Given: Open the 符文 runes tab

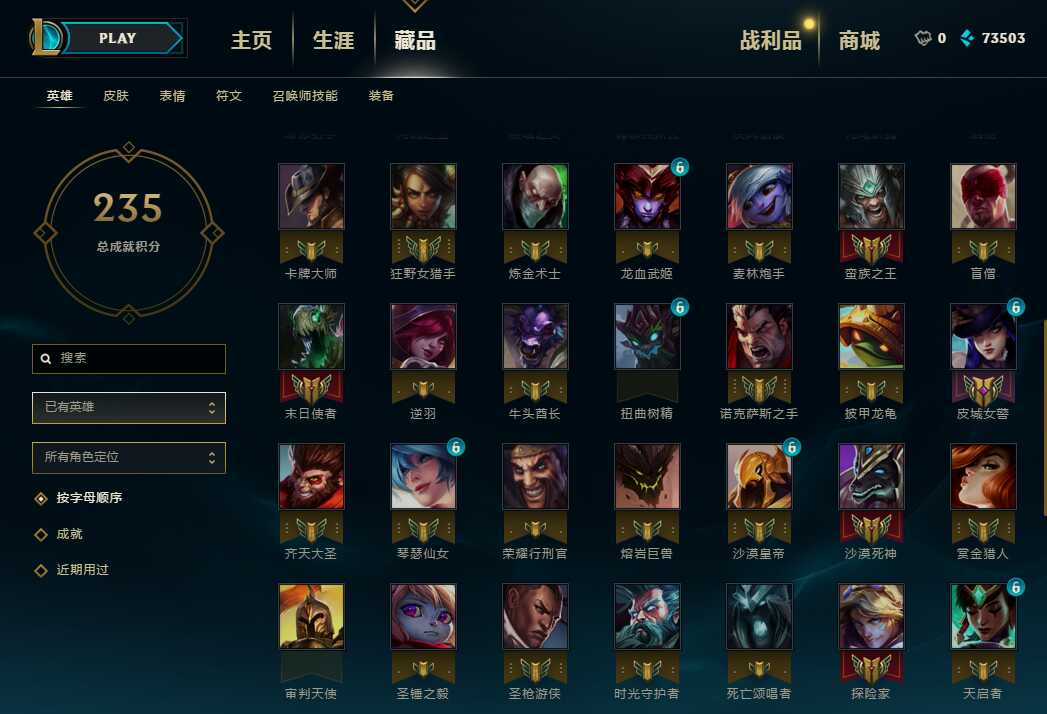Looking at the screenshot, I should (229, 96).
